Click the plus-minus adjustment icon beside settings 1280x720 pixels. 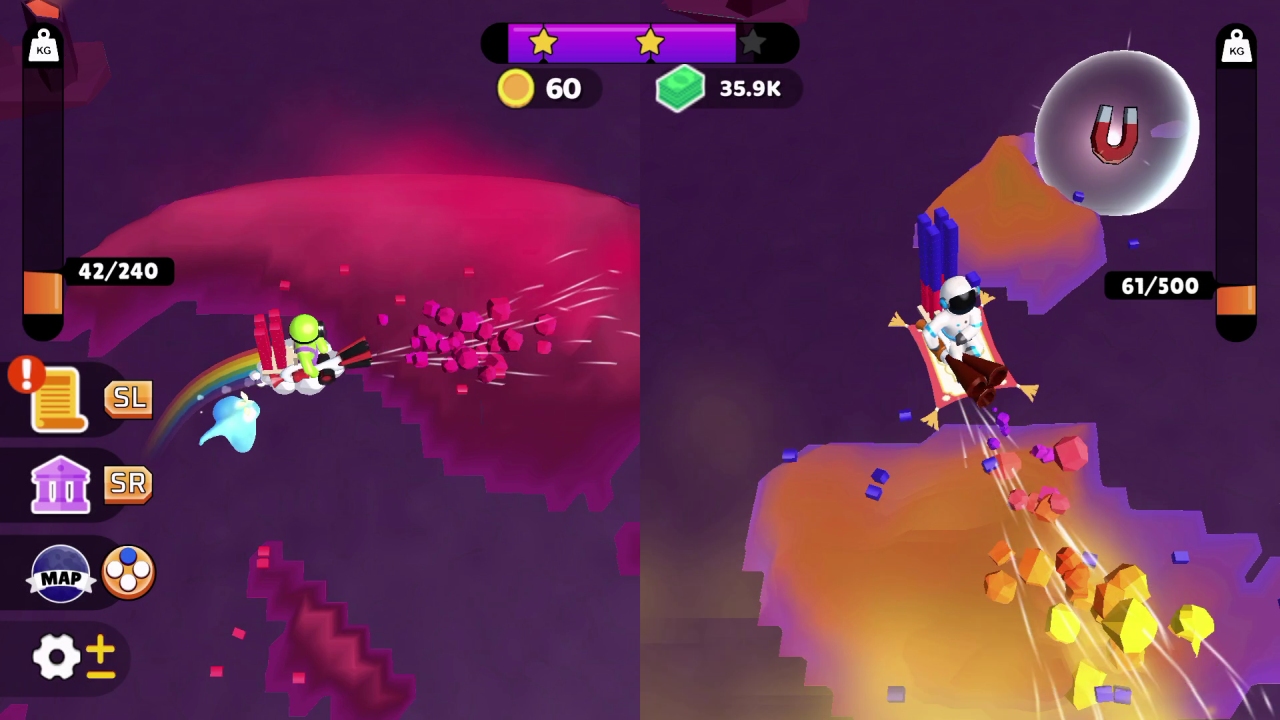point(100,656)
